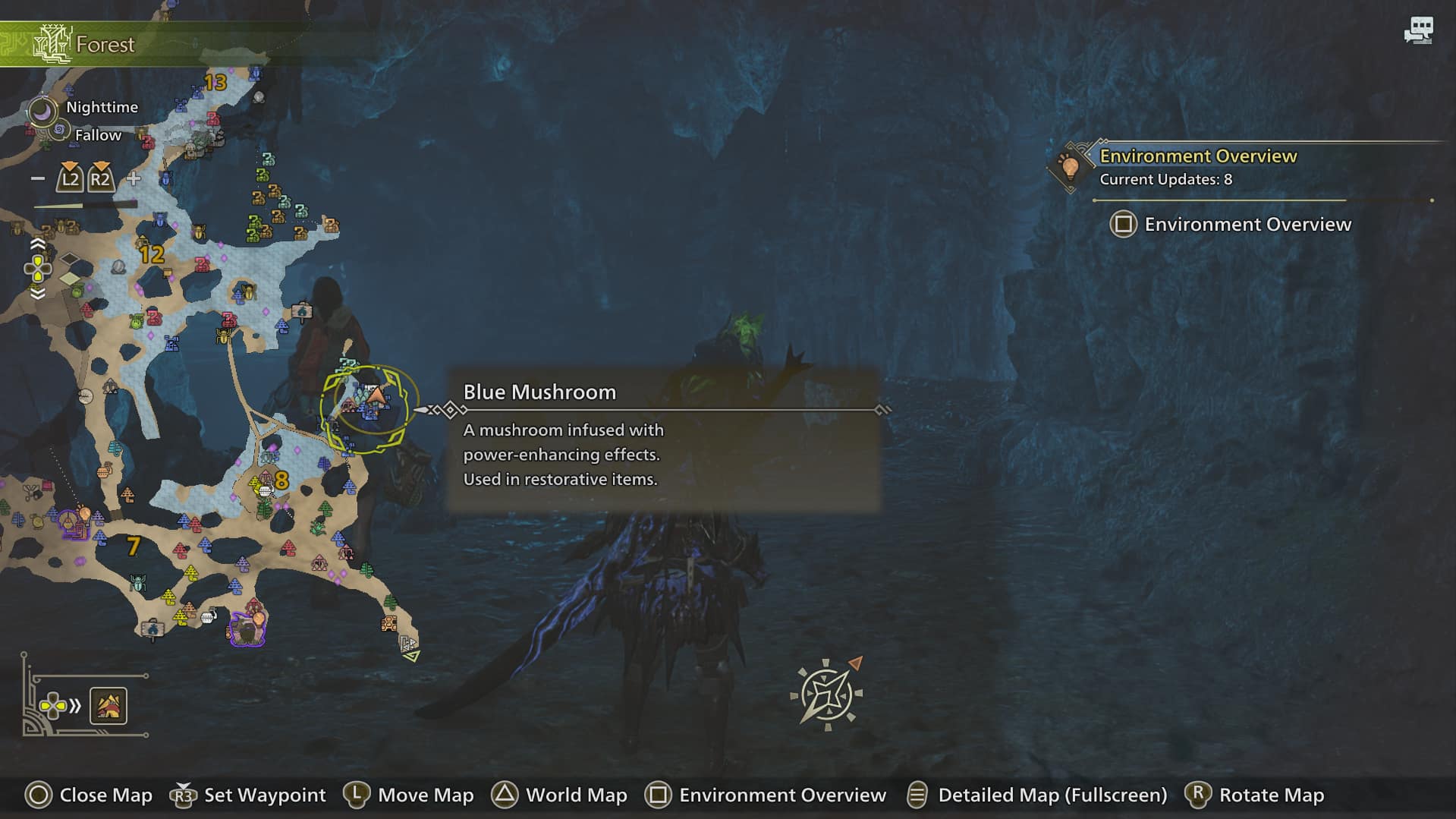Viewport: 1456px width, 819px height.
Task: Show the Detailed Map (Fullscreen)
Action: click(x=1036, y=795)
